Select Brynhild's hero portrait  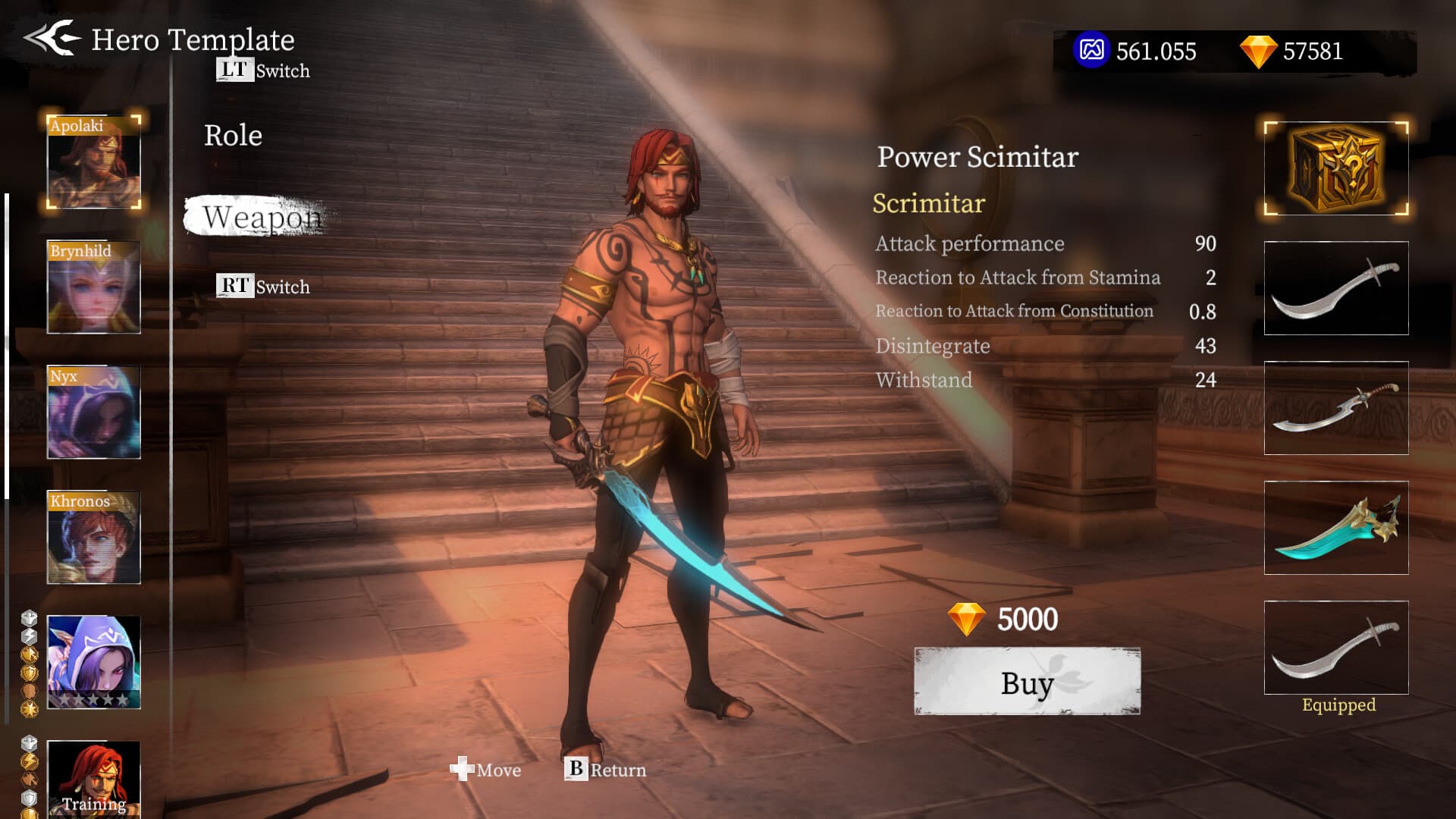coord(93,288)
